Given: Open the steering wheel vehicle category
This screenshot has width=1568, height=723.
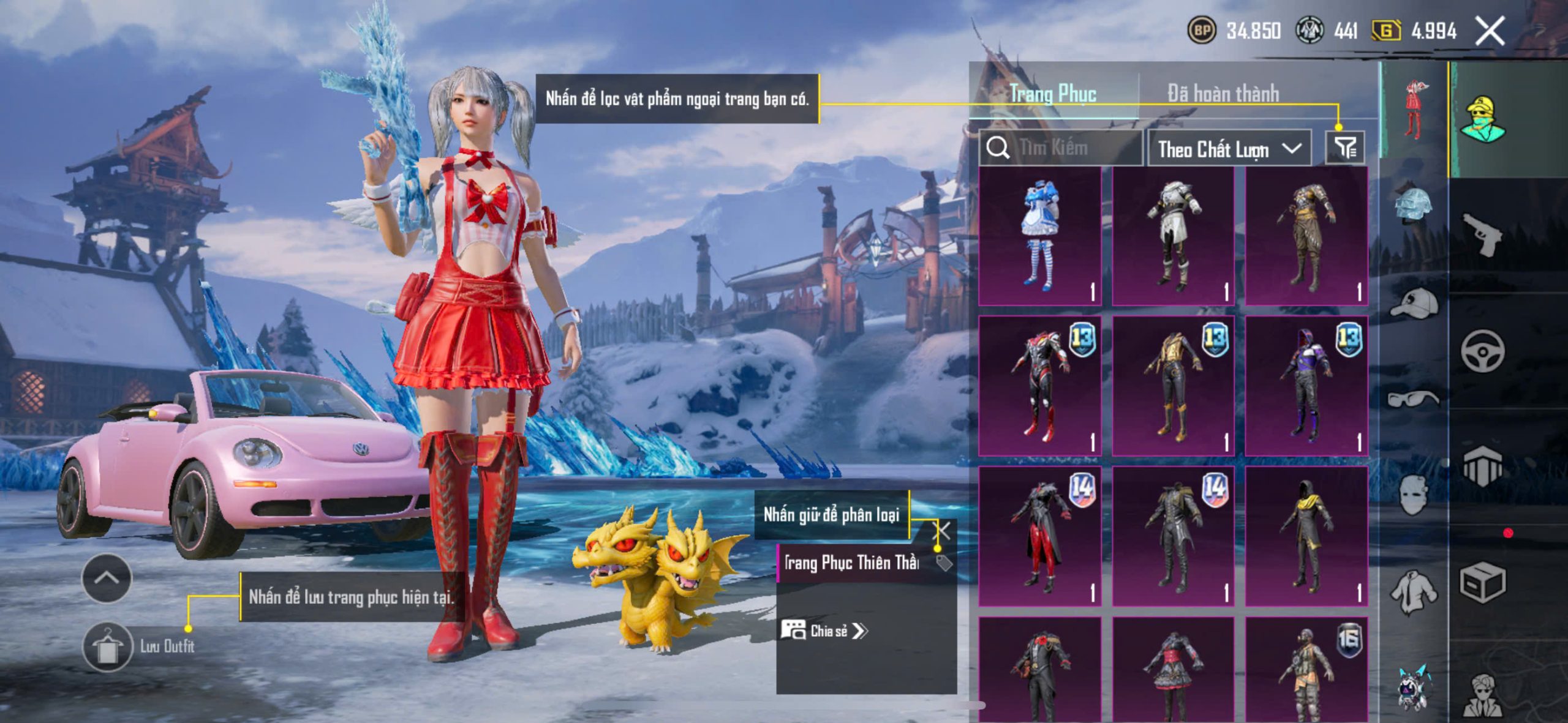Looking at the screenshot, I should (x=1482, y=351).
